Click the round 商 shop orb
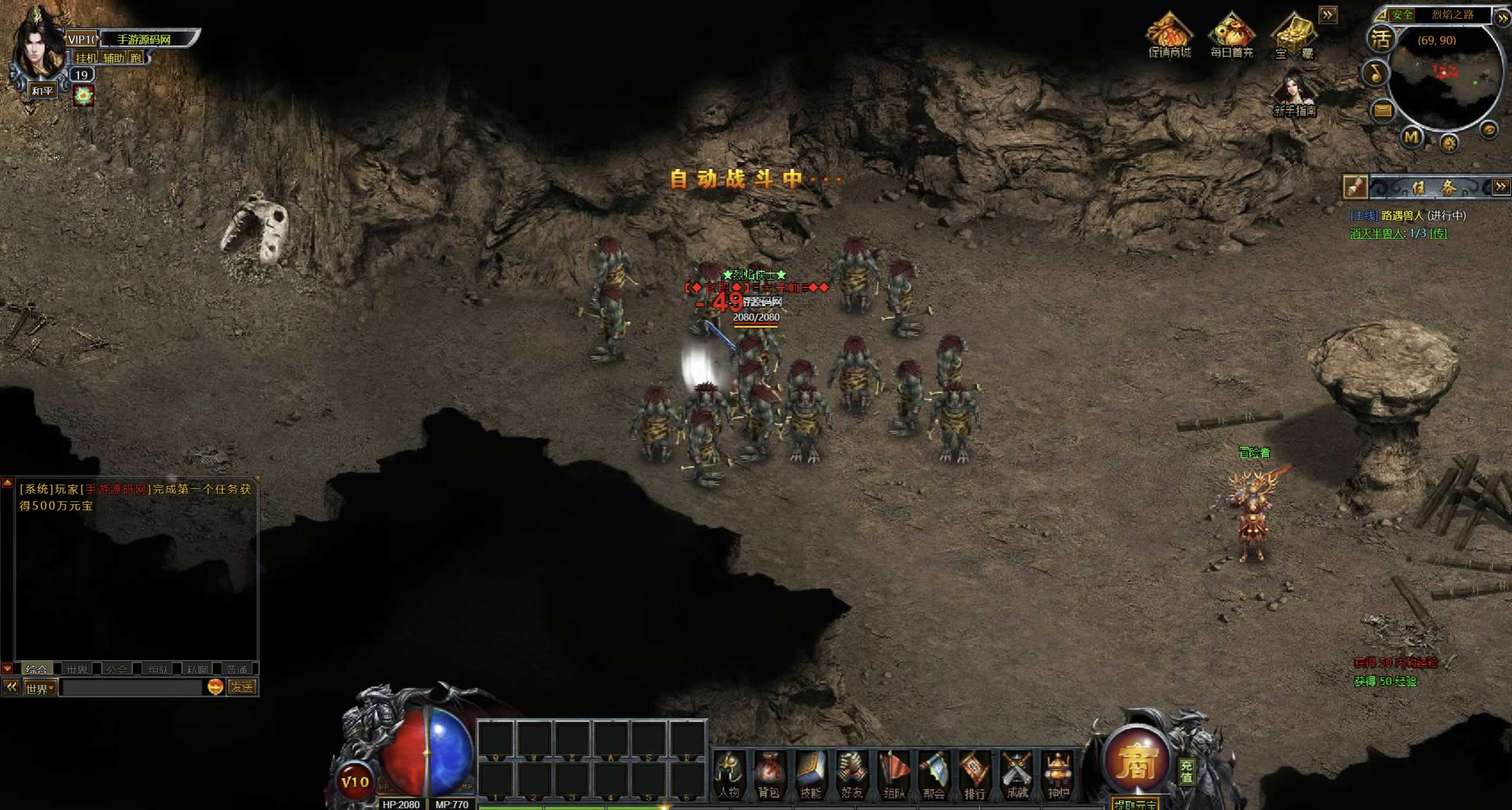 pos(1136,761)
